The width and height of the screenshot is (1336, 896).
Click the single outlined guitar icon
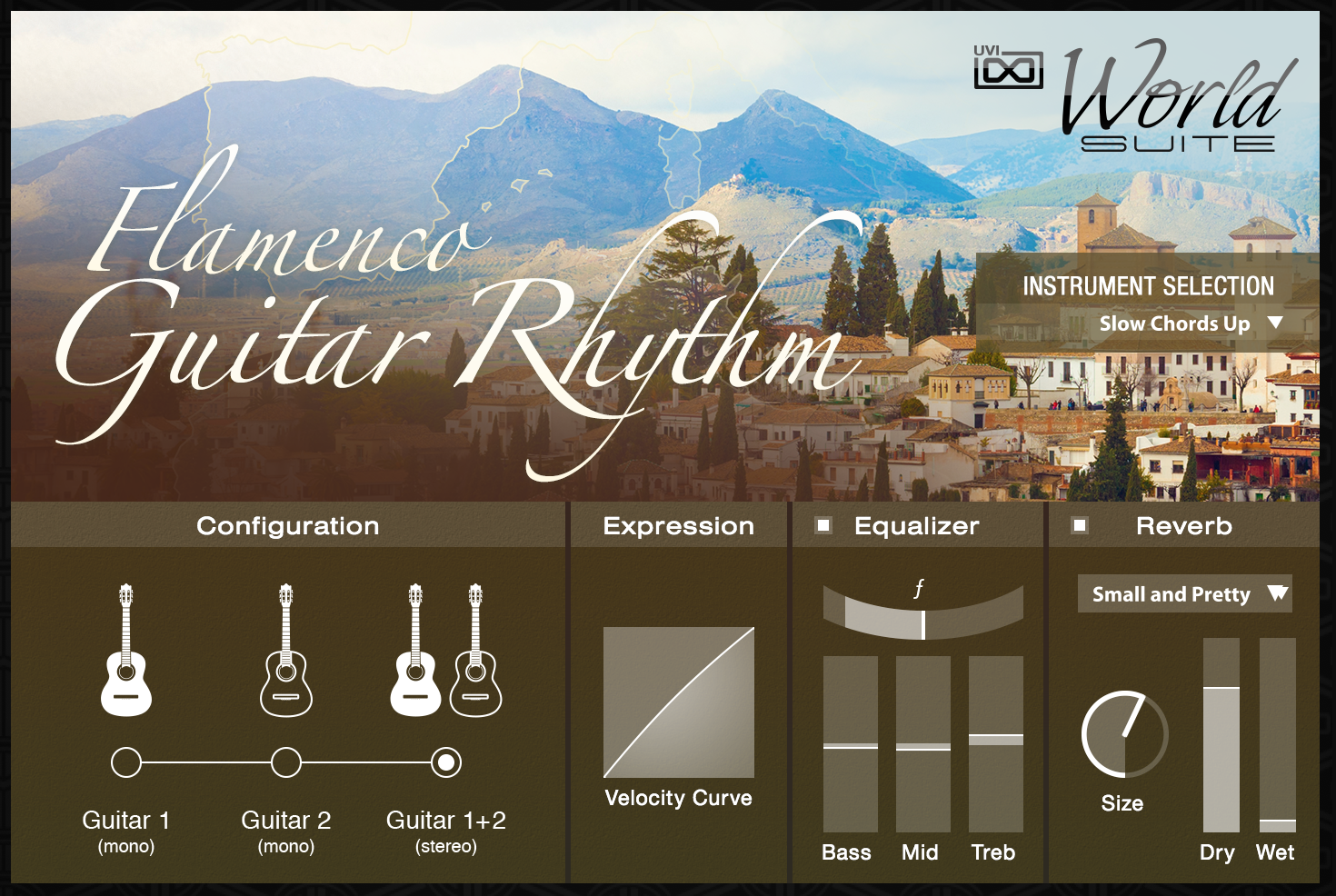[286, 651]
